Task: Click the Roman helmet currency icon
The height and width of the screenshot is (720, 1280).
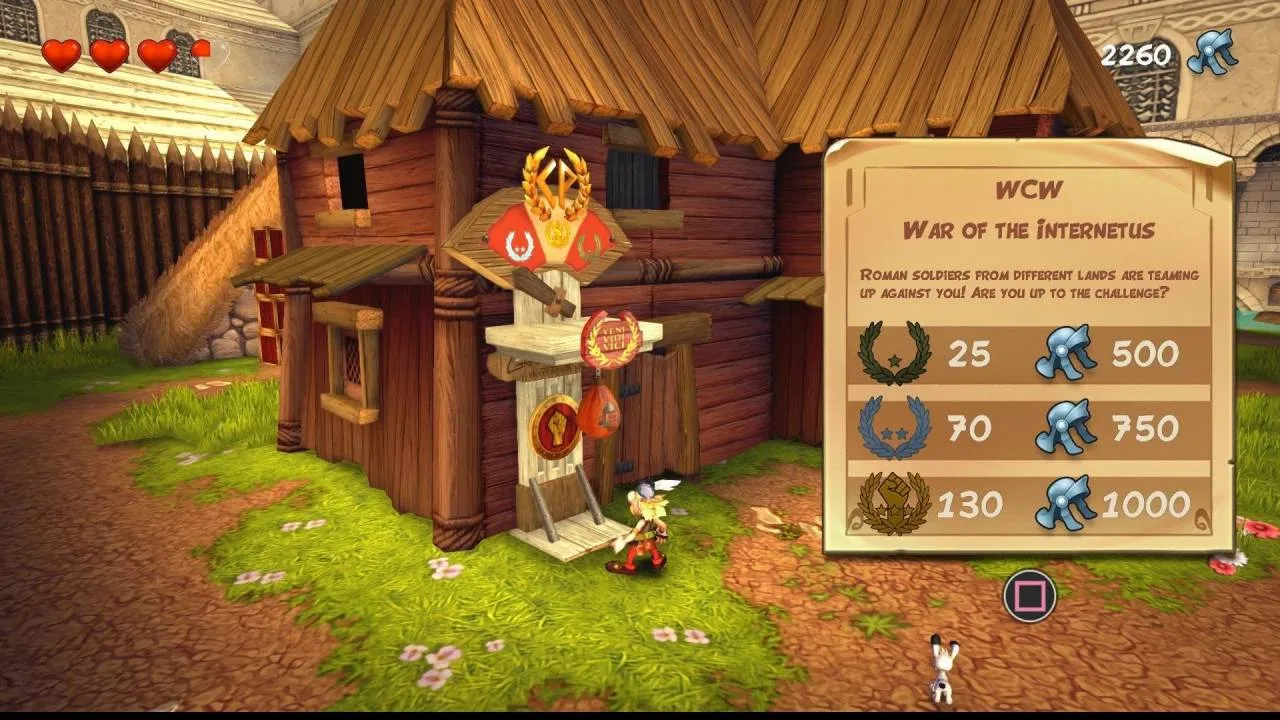Action: [1210, 52]
